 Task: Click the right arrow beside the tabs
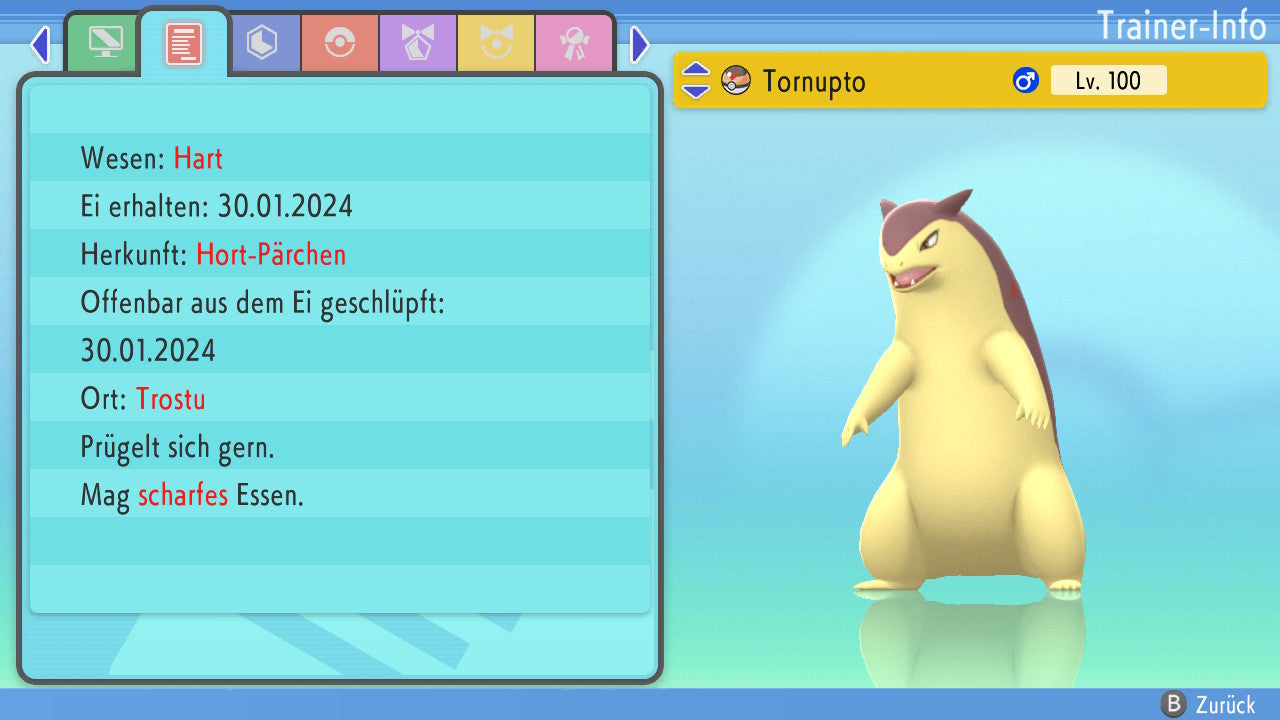tap(640, 45)
